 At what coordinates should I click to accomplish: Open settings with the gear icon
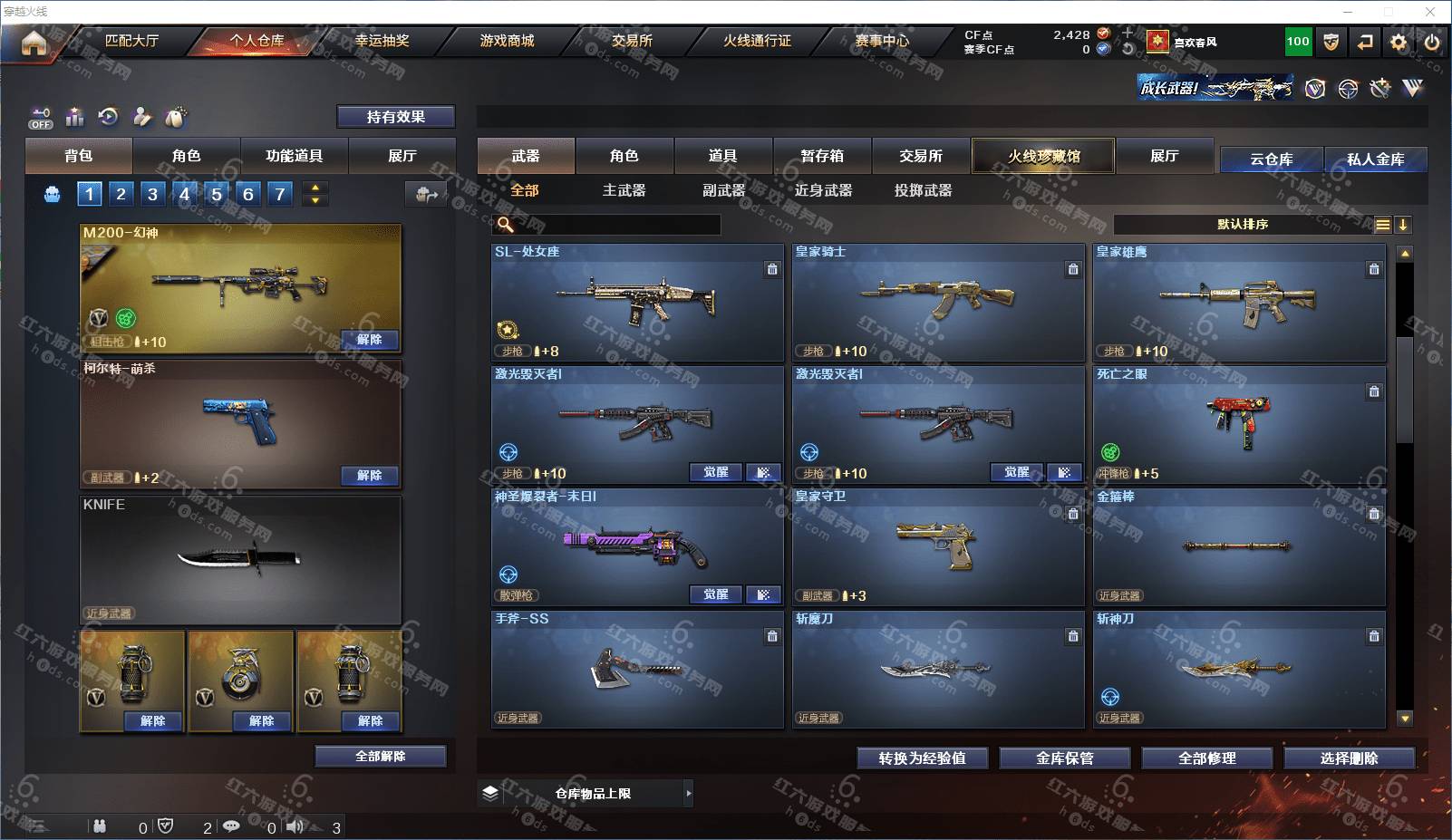click(x=1399, y=42)
